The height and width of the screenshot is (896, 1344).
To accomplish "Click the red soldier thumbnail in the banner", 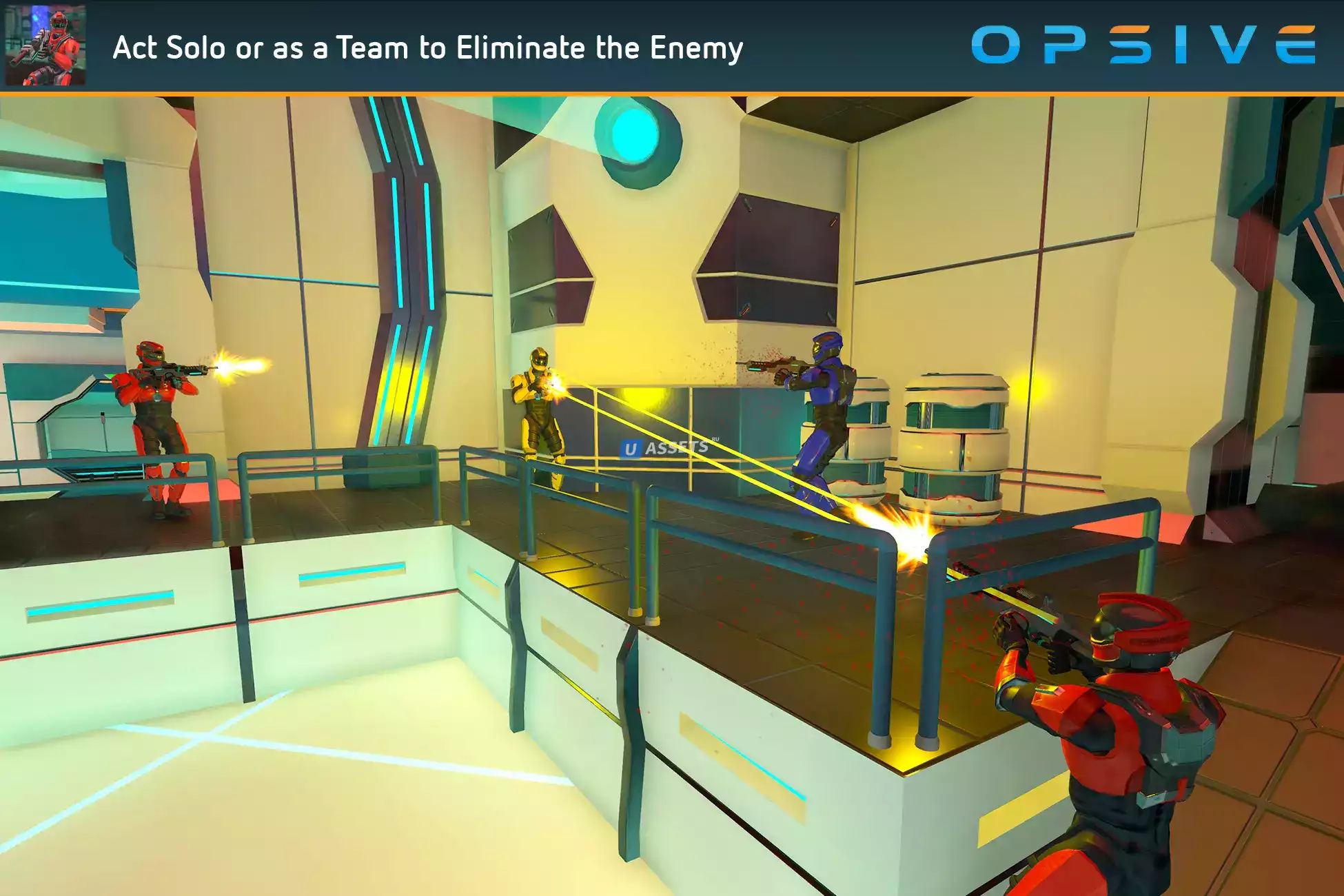I will tap(45, 45).
